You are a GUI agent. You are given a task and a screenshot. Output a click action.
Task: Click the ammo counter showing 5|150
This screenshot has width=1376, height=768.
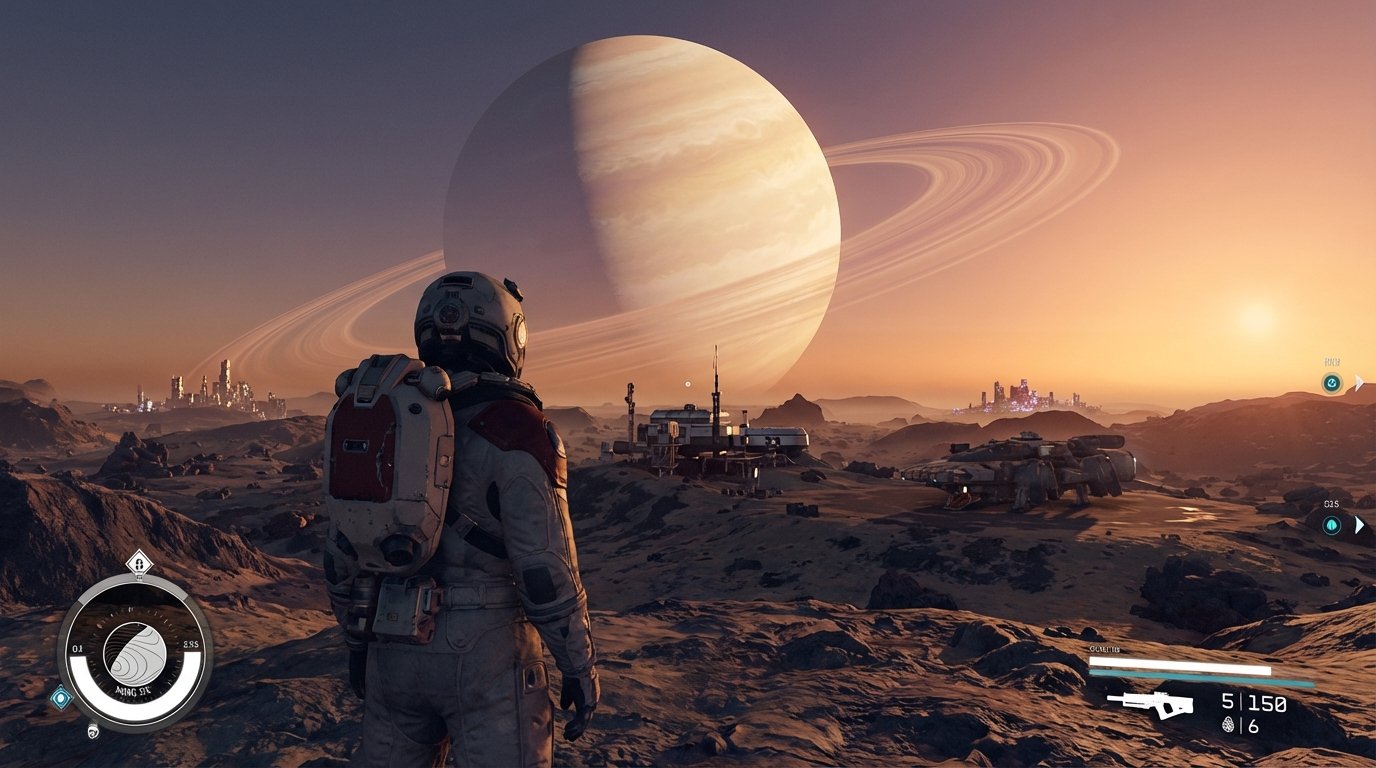tap(1253, 703)
